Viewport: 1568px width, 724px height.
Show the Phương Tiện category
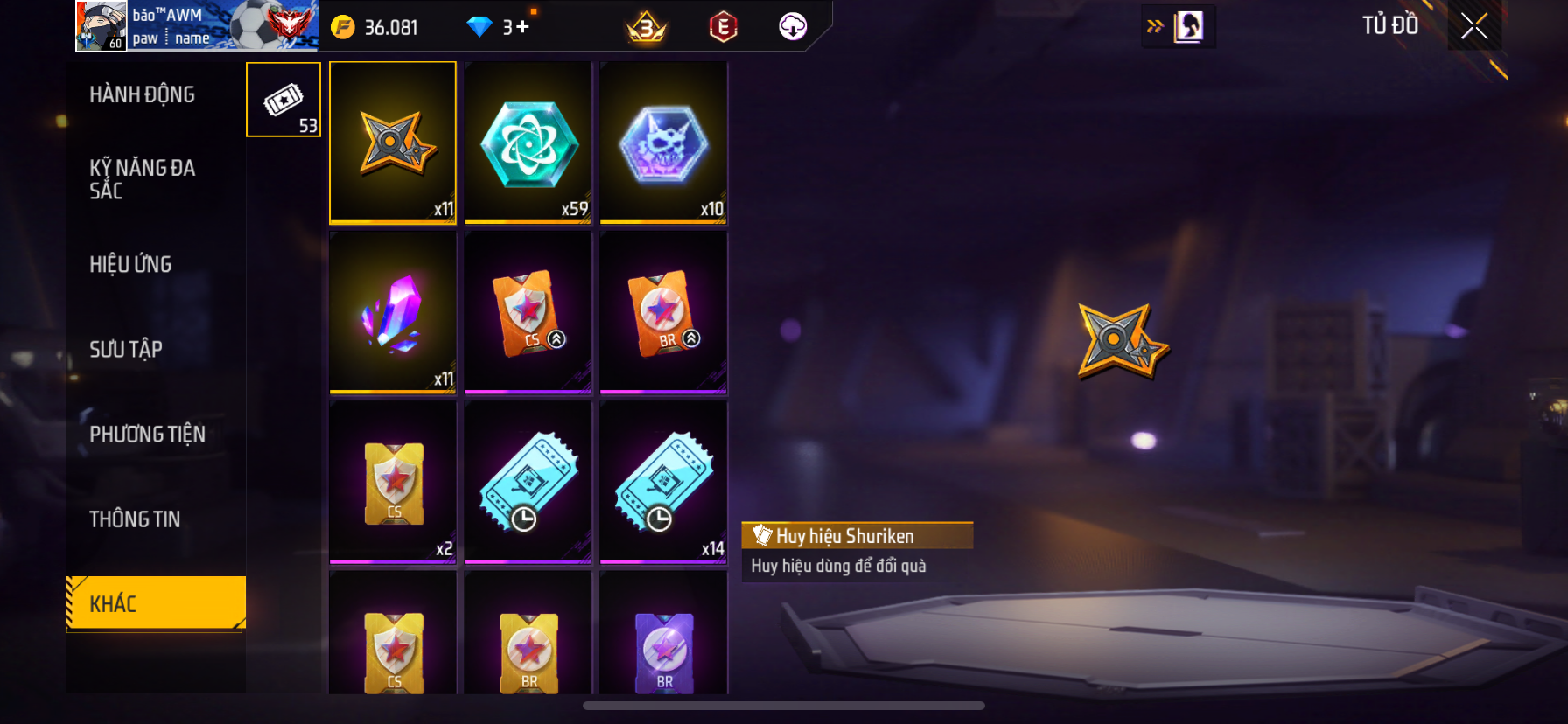coord(147,434)
